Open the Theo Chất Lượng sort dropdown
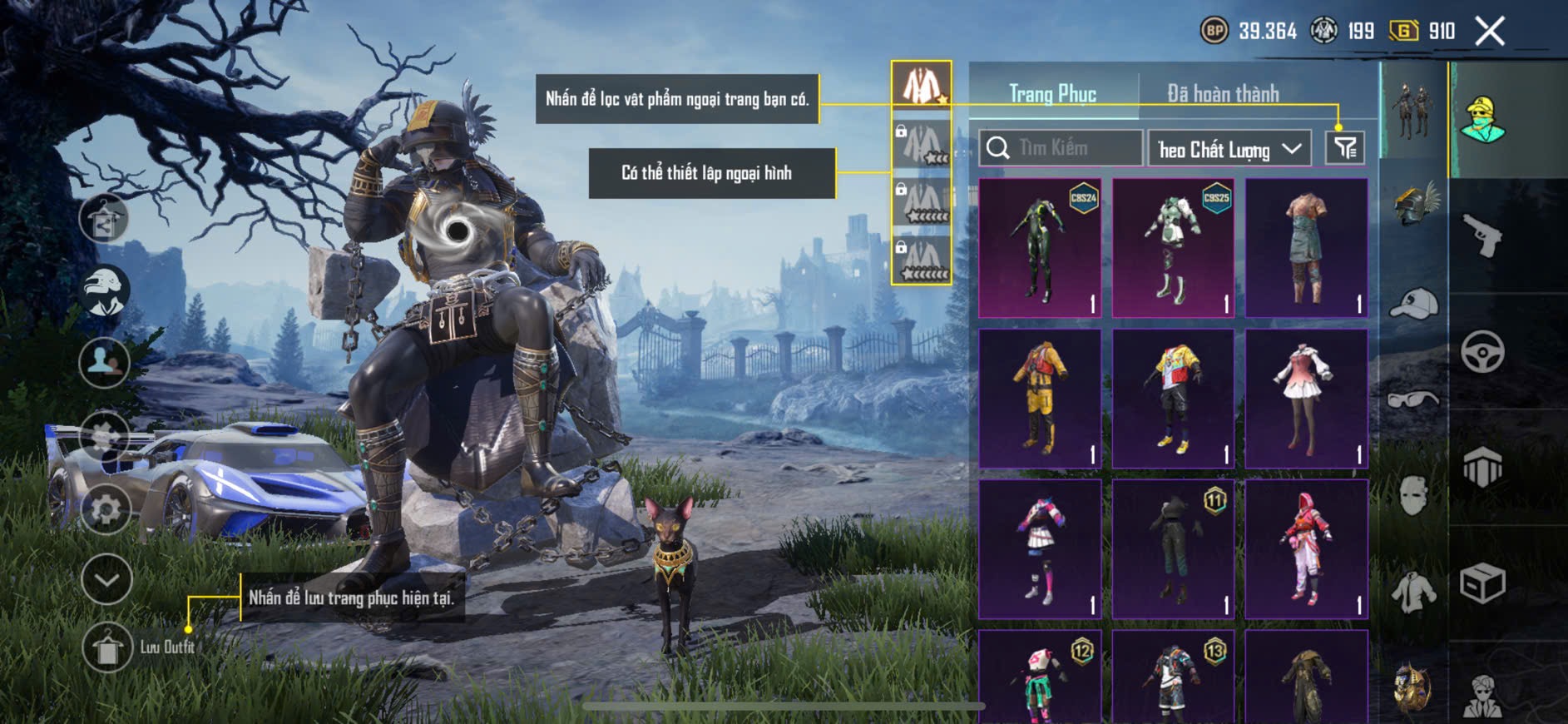 (x=1229, y=149)
